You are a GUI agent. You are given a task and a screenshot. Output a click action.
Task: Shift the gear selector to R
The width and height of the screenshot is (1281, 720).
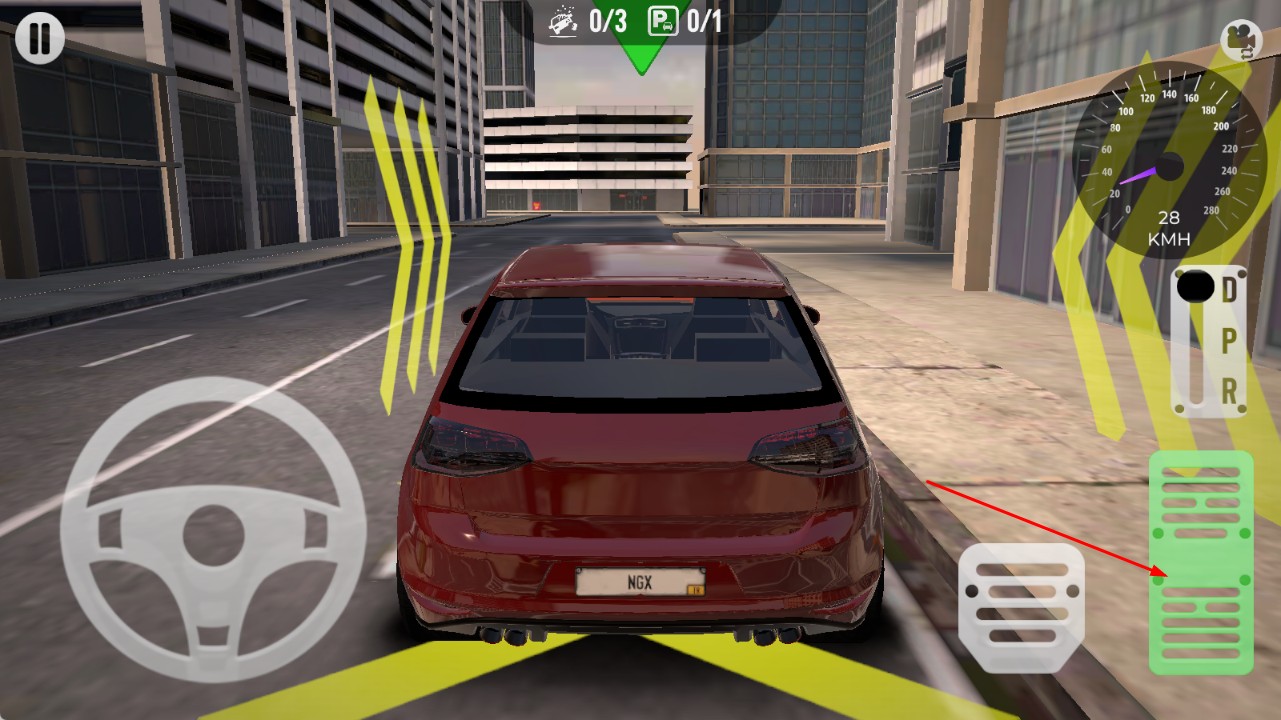pos(1229,389)
